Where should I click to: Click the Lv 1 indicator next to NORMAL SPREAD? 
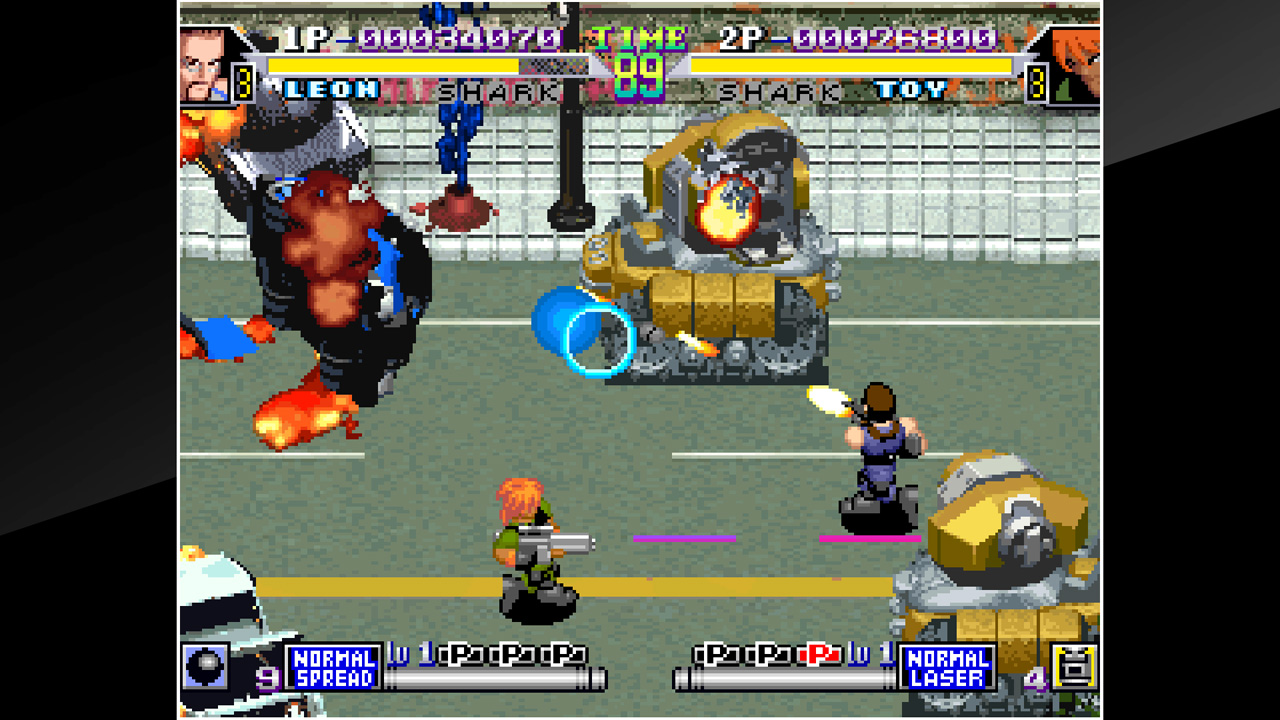(x=408, y=653)
